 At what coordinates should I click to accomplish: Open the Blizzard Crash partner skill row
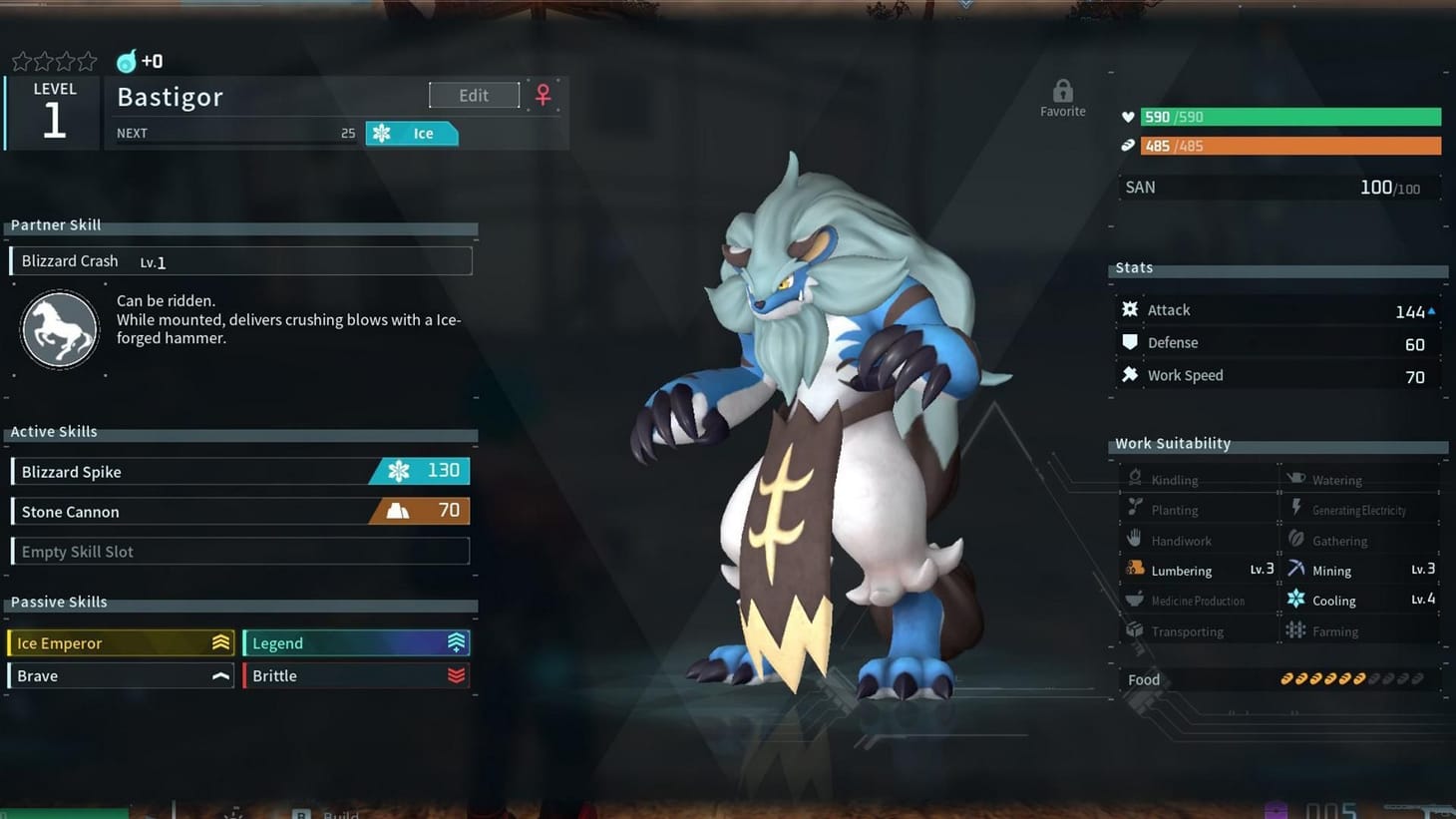(240, 261)
